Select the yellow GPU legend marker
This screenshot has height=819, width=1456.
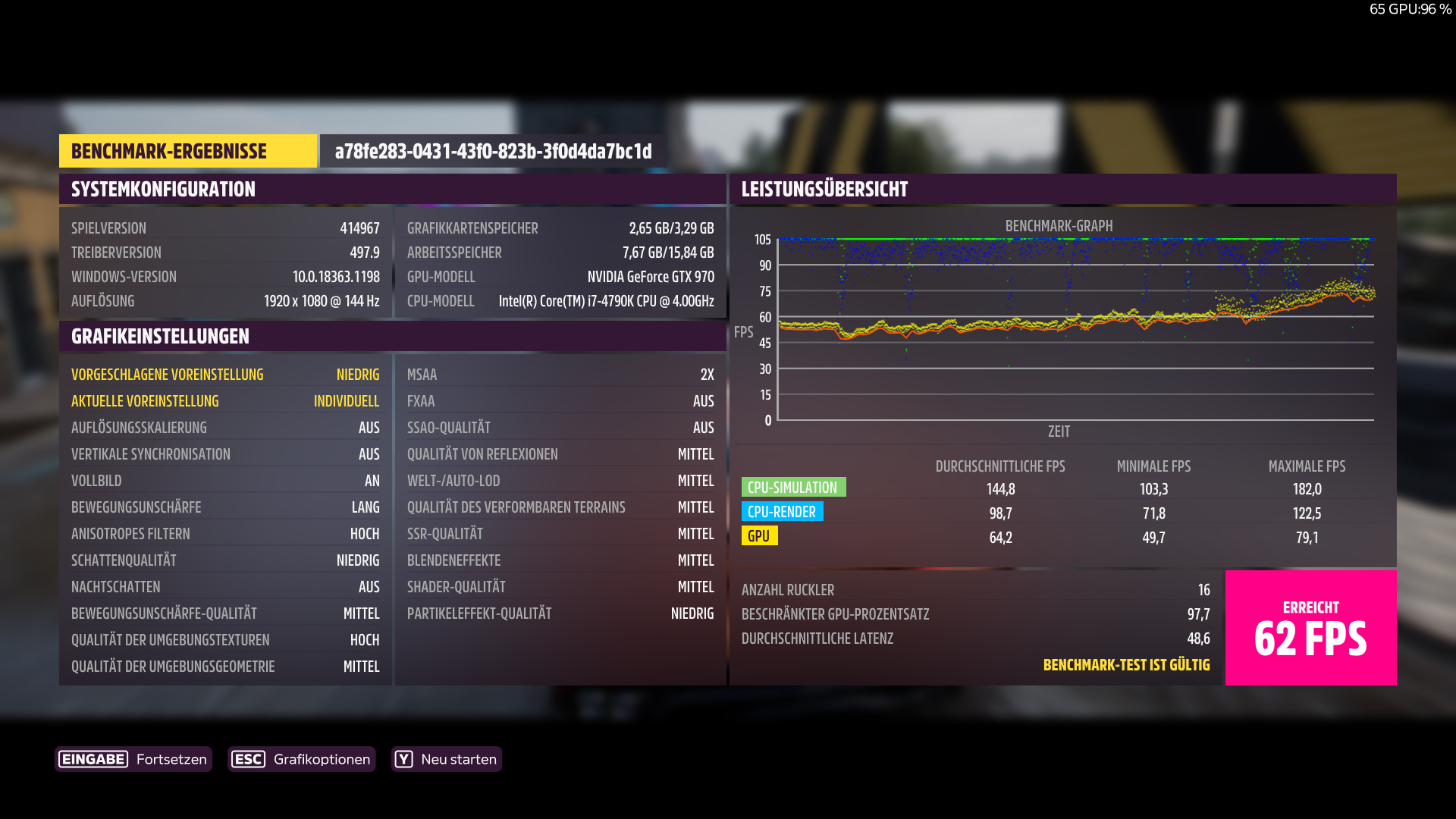759,536
